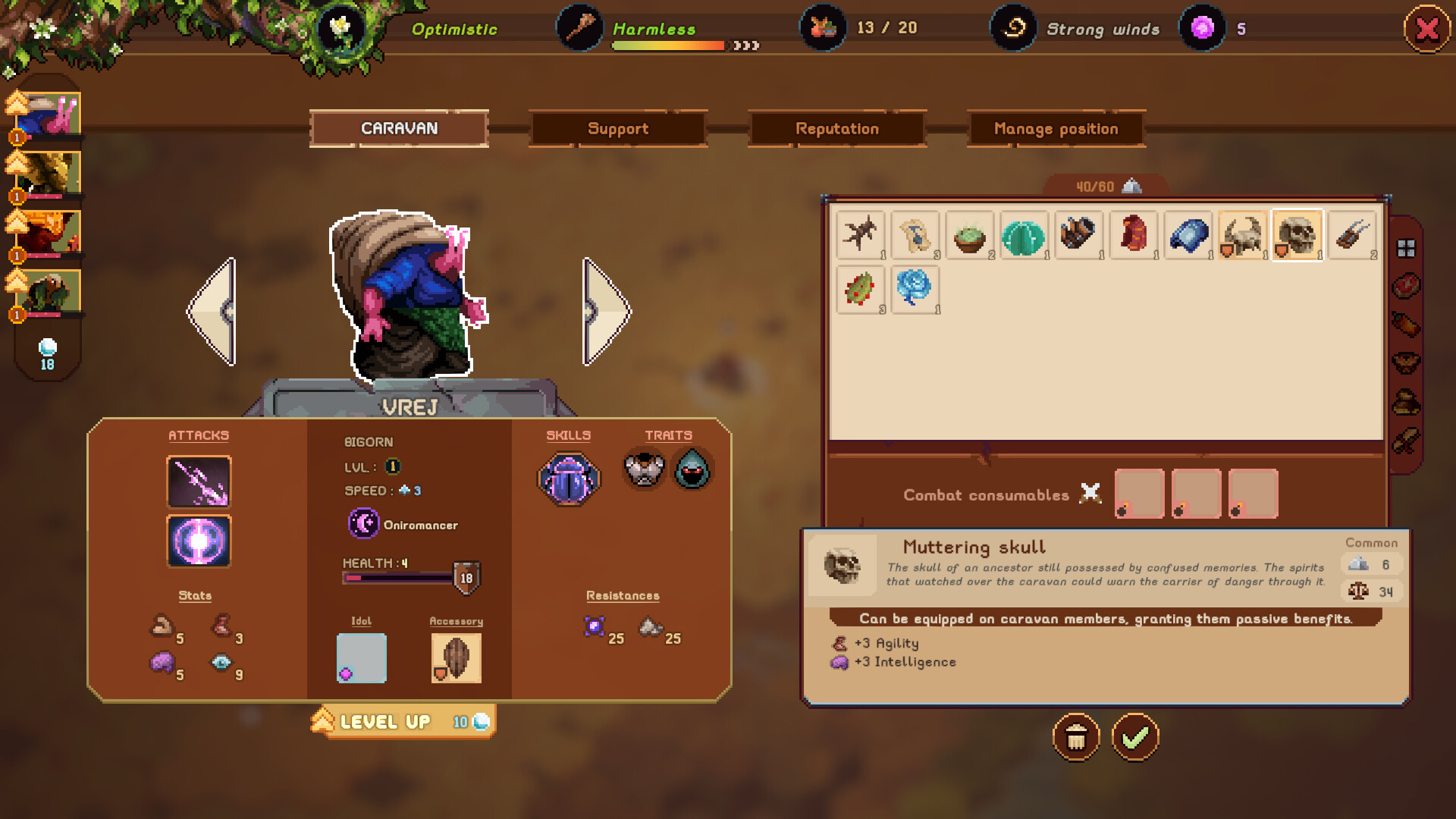Image resolution: width=1456 pixels, height=819 pixels.
Task: Click Vrej's health bar
Action: pos(398,576)
